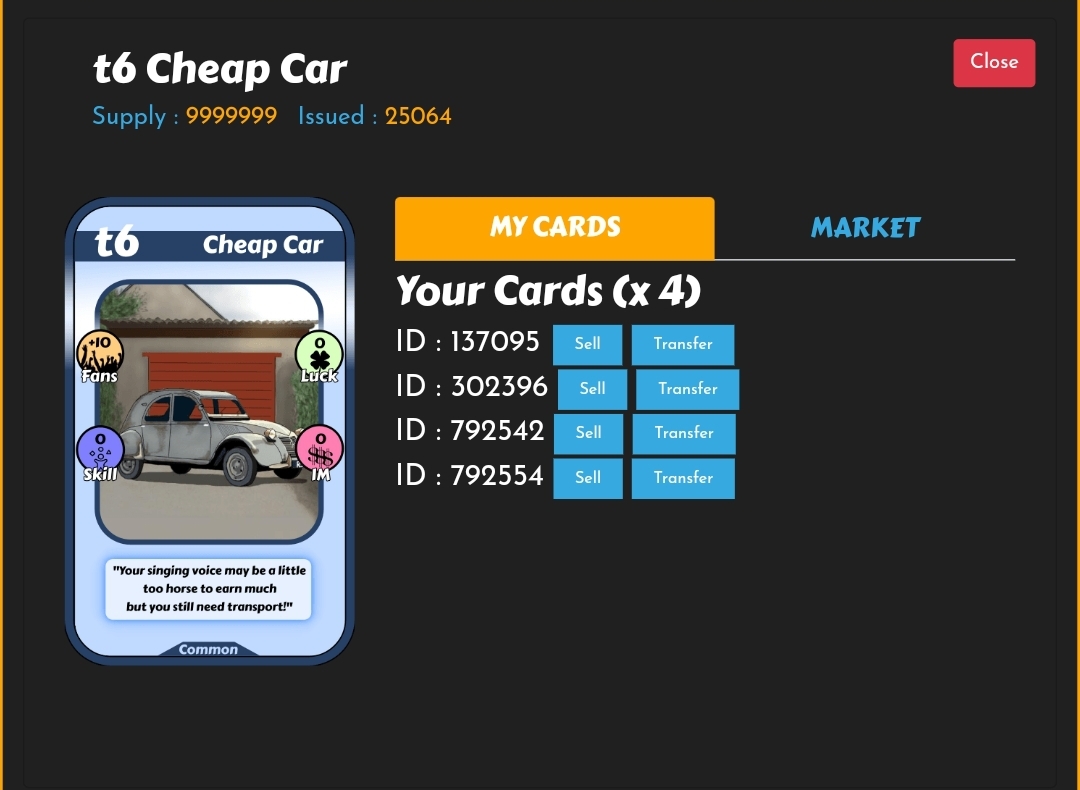
Task: Transfer card ID 792542
Action: (x=684, y=433)
